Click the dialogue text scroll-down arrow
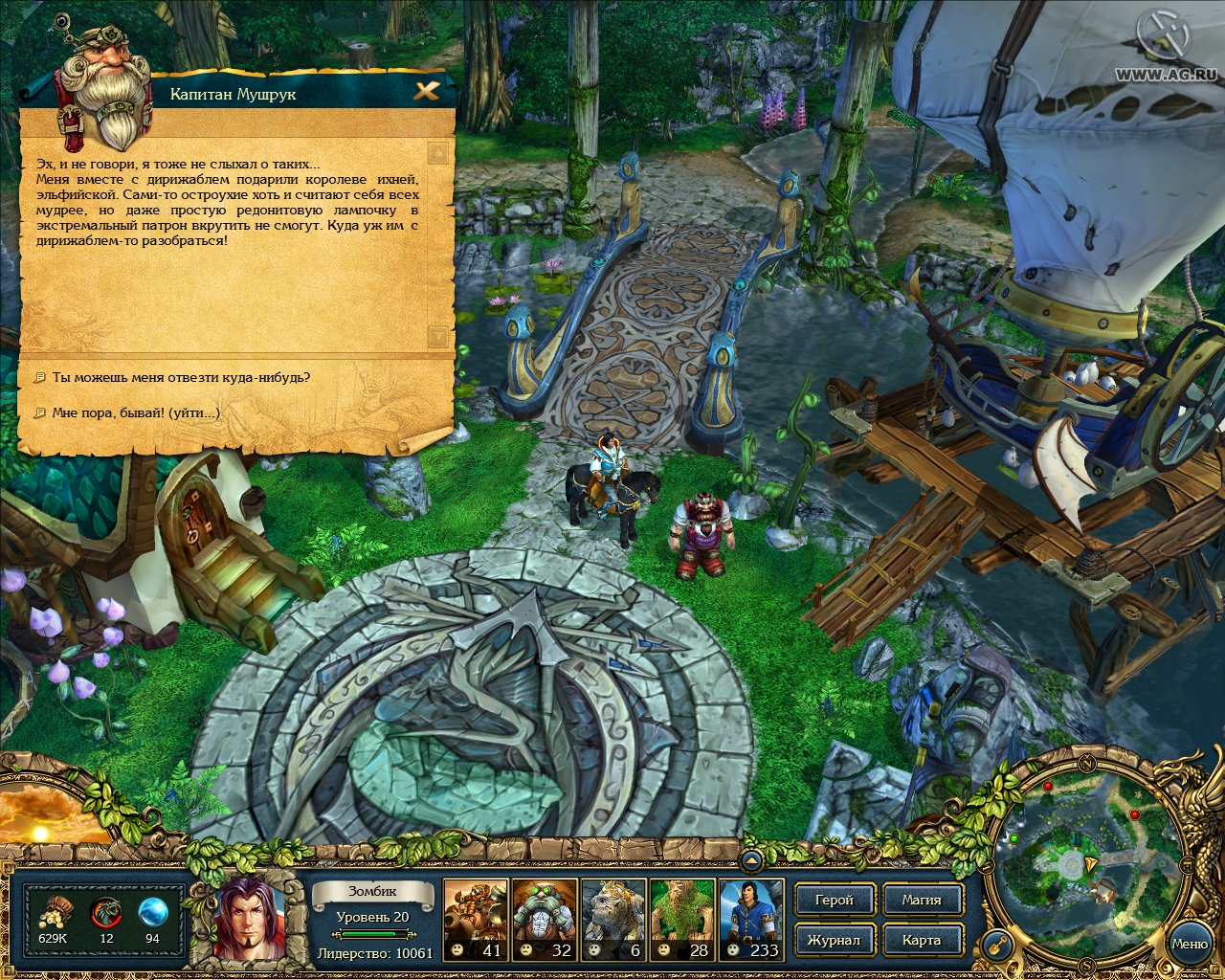 pyautogui.click(x=438, y=338)
